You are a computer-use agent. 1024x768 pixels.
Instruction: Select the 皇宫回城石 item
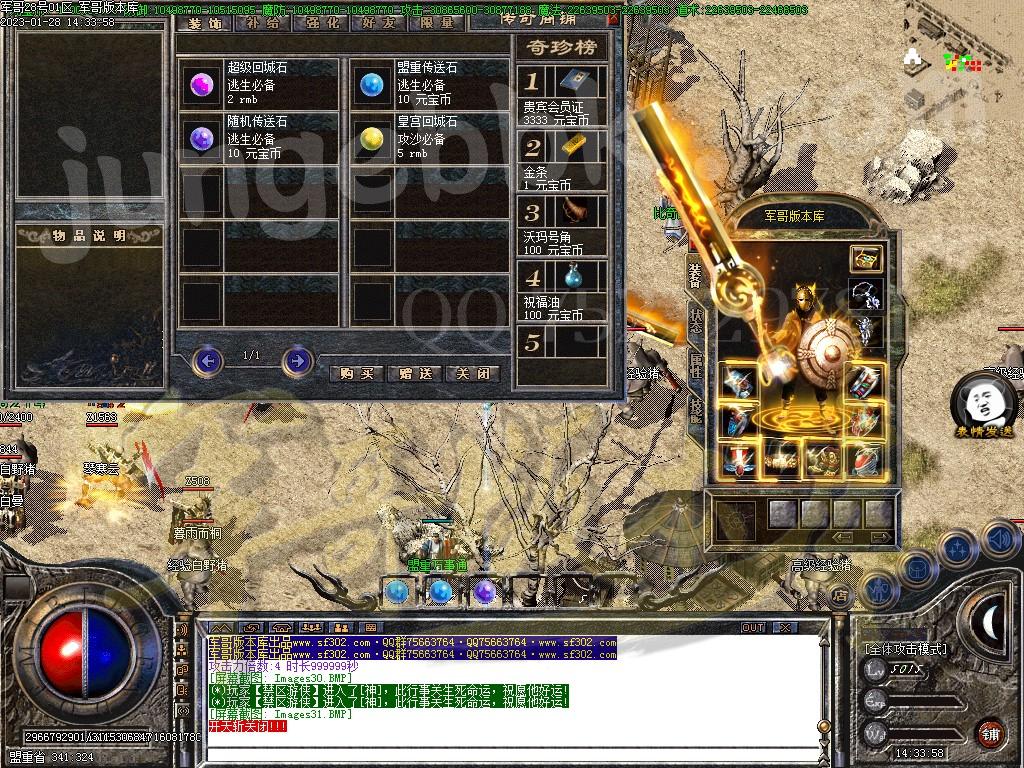[372, 138]
